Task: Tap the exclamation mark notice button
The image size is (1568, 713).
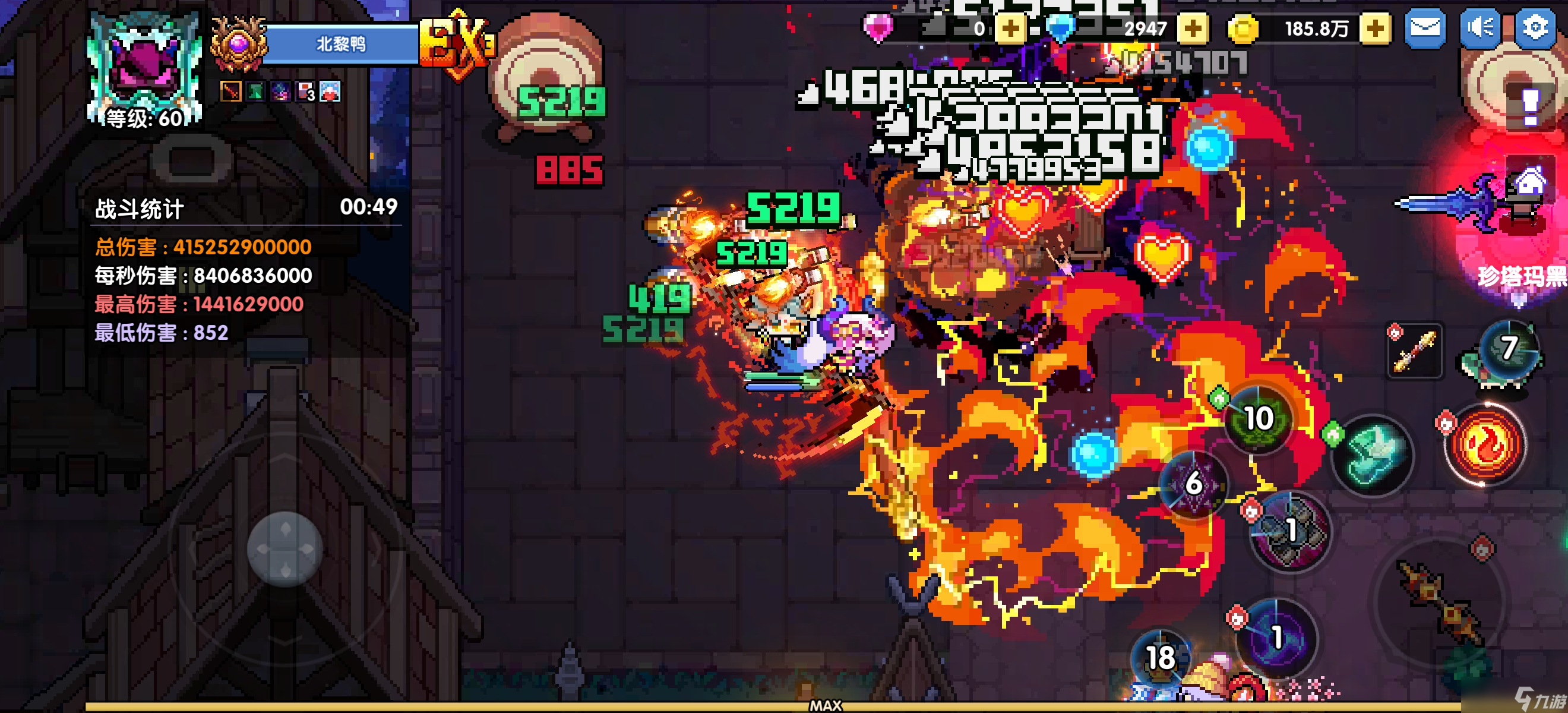Action: (x=1529, y=107)
